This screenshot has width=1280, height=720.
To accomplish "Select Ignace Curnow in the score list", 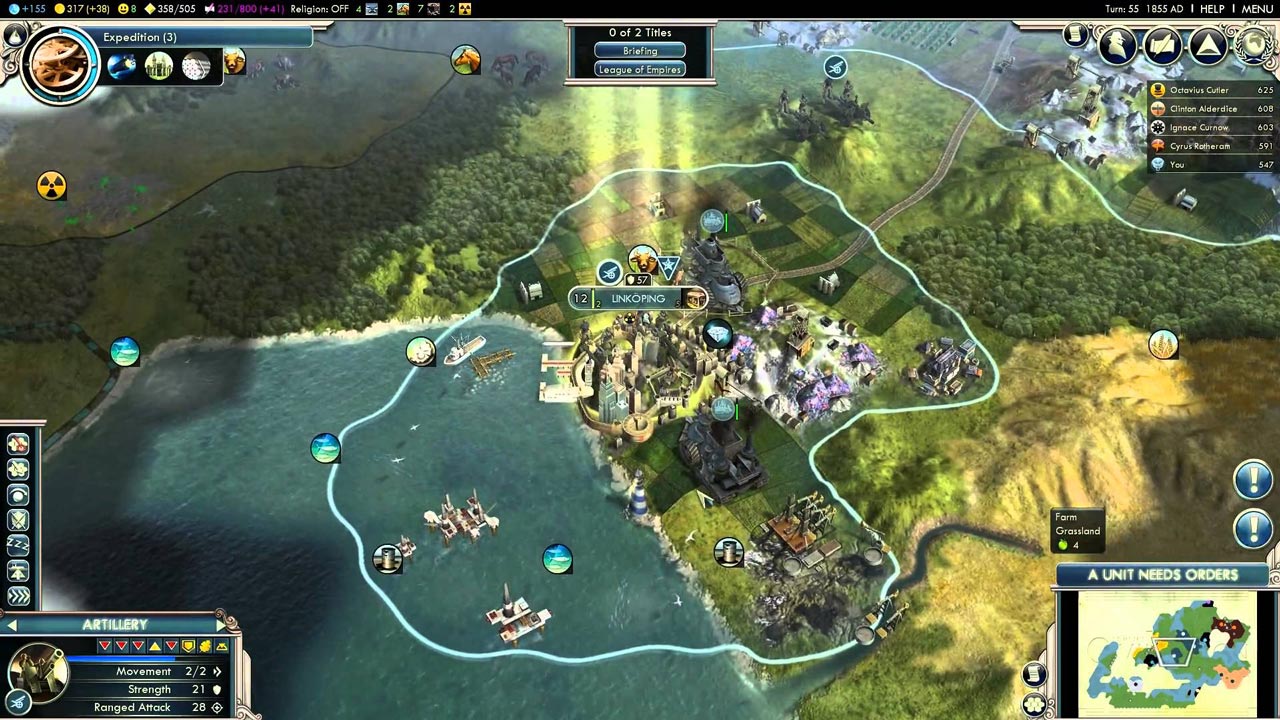I will coord(1200,127).
